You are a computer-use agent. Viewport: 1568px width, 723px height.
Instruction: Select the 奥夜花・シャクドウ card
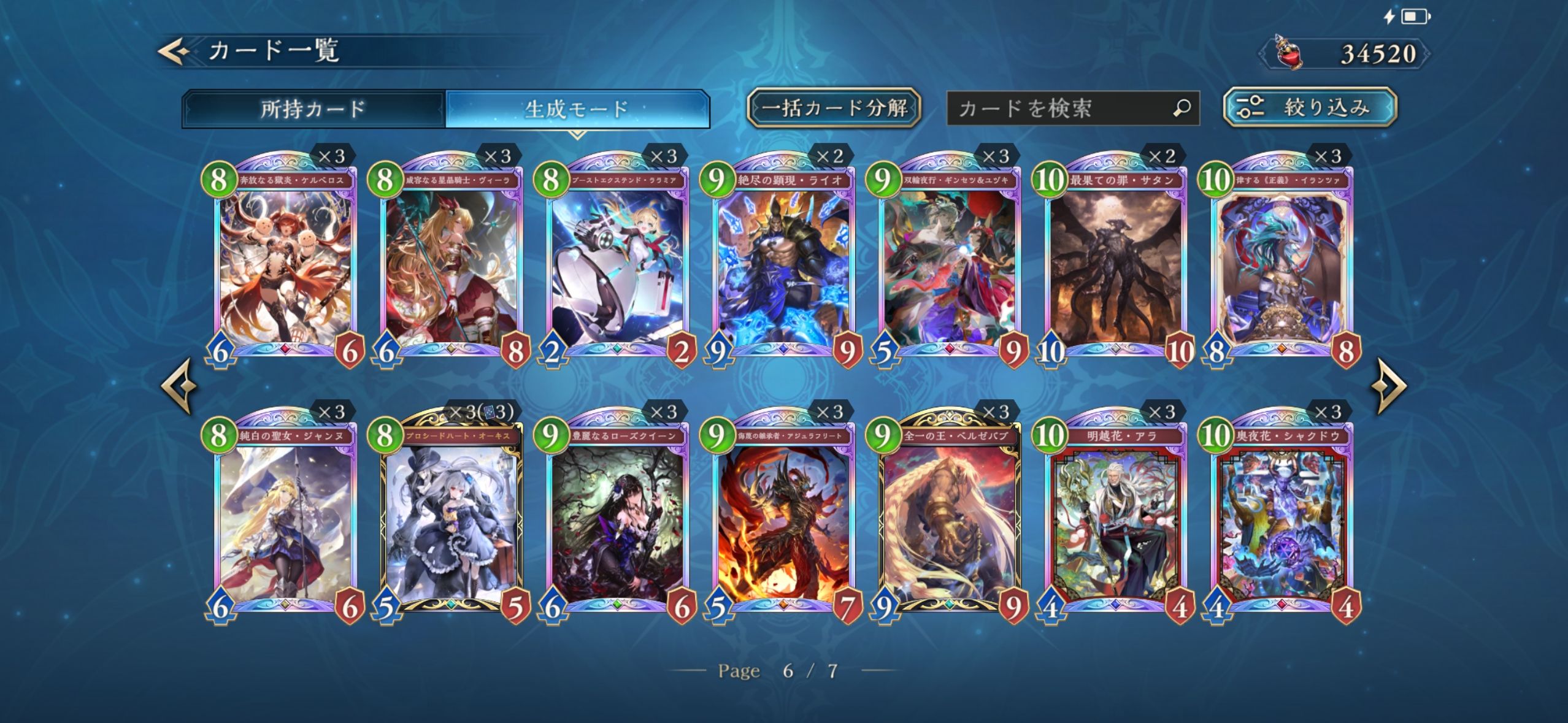tap(1282, 520)
